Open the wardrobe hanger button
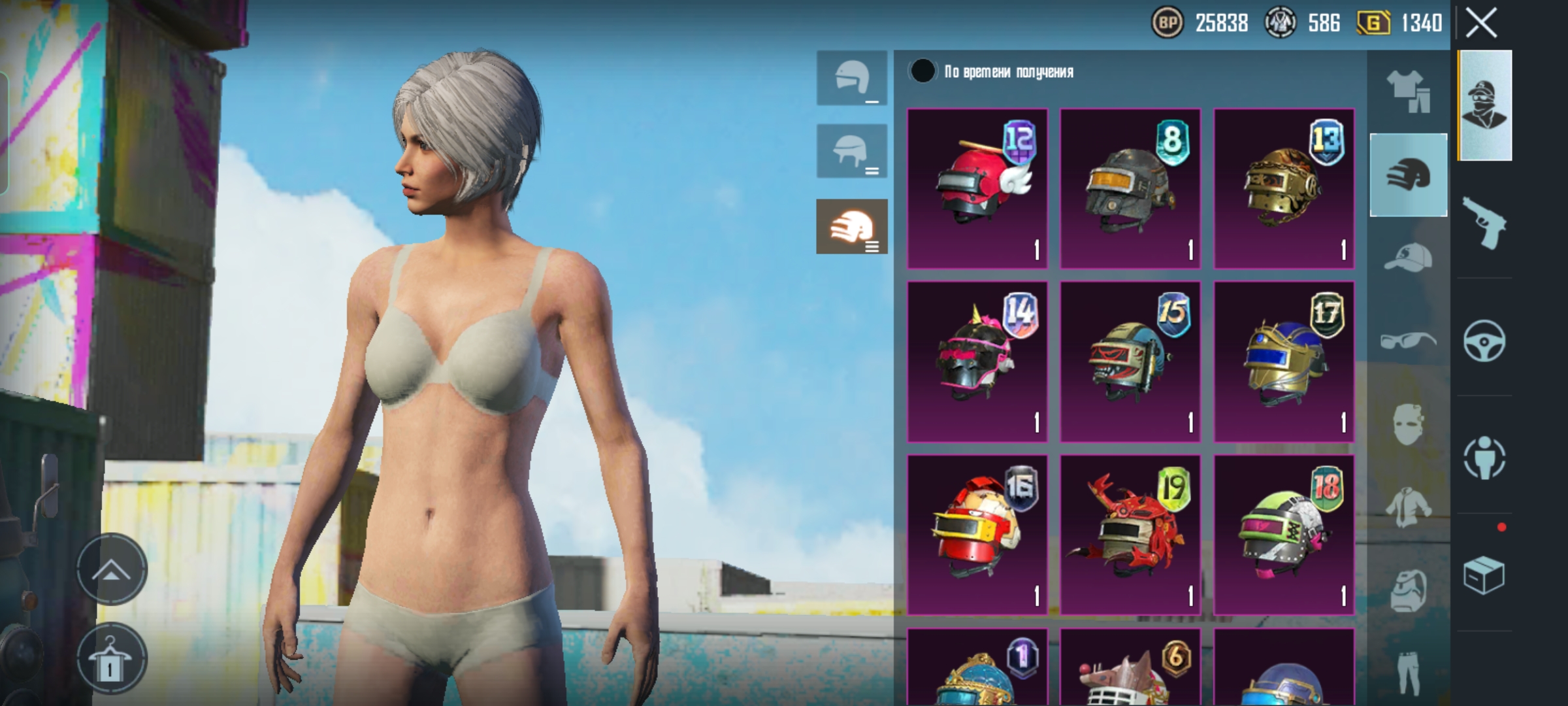Viewport: 1568px width, 706px height. click(x=111, y=659)
